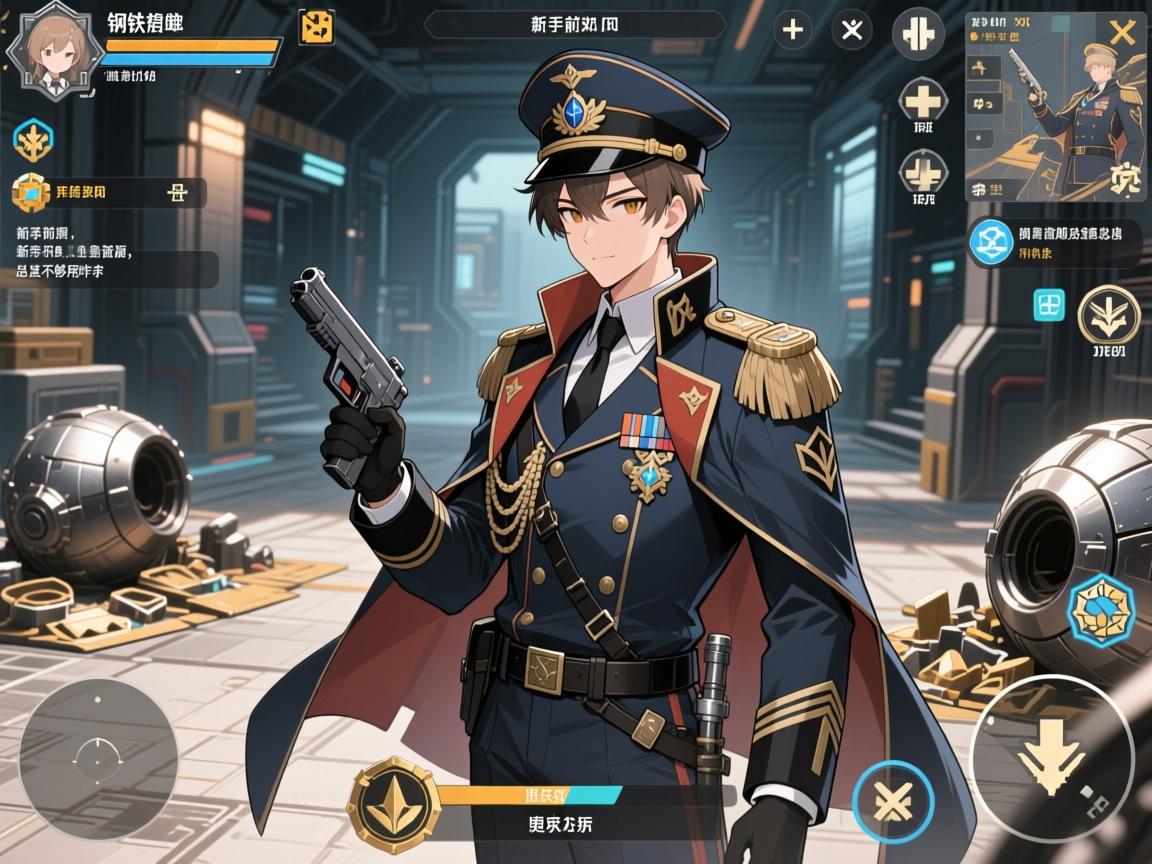Tap the blue-ringed crossed X button

pos(893,801)
